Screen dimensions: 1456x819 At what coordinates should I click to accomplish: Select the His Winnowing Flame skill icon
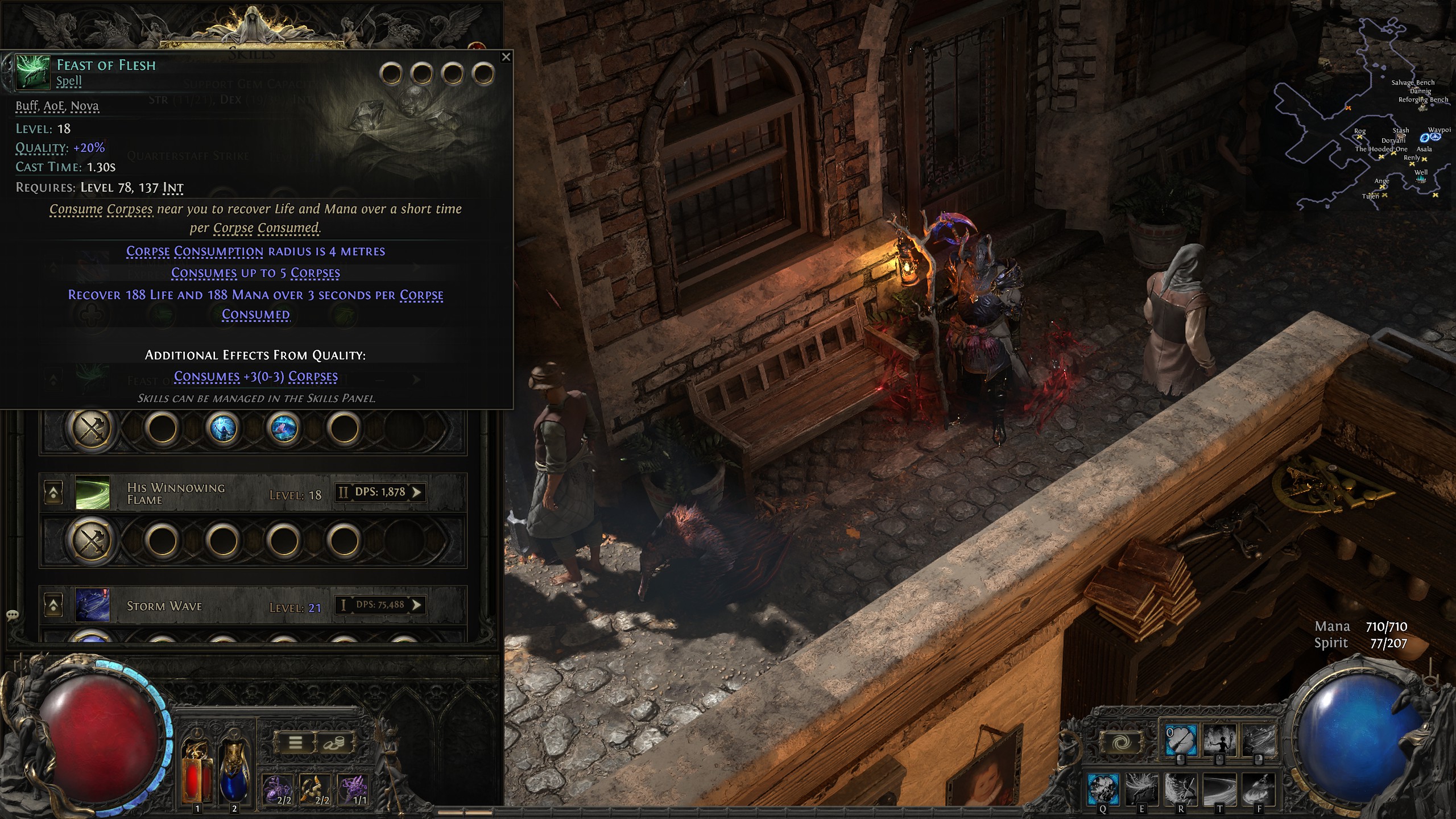(x=93, y=493)
